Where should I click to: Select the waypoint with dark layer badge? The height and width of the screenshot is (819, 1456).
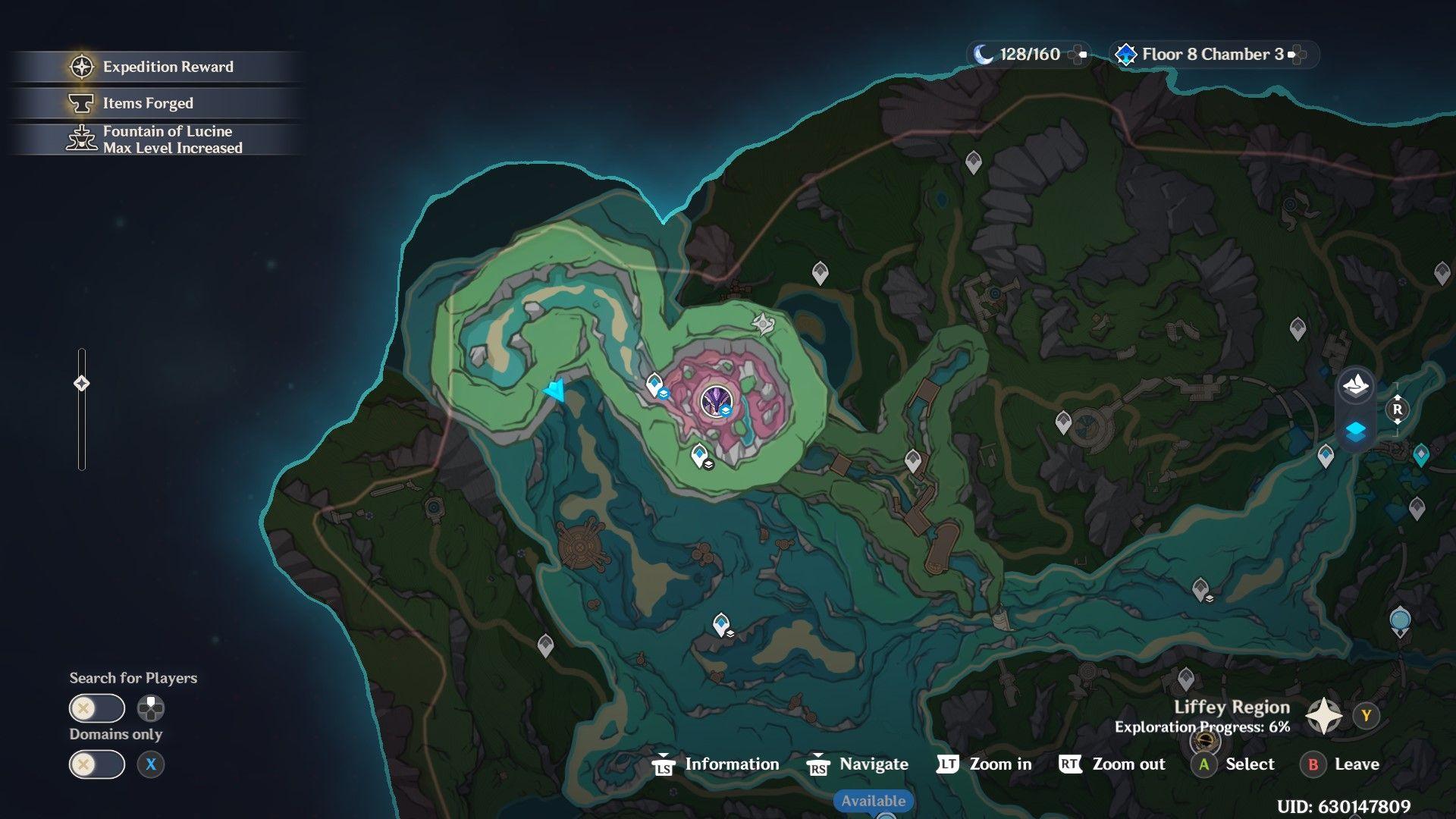(x=700, y=457)
